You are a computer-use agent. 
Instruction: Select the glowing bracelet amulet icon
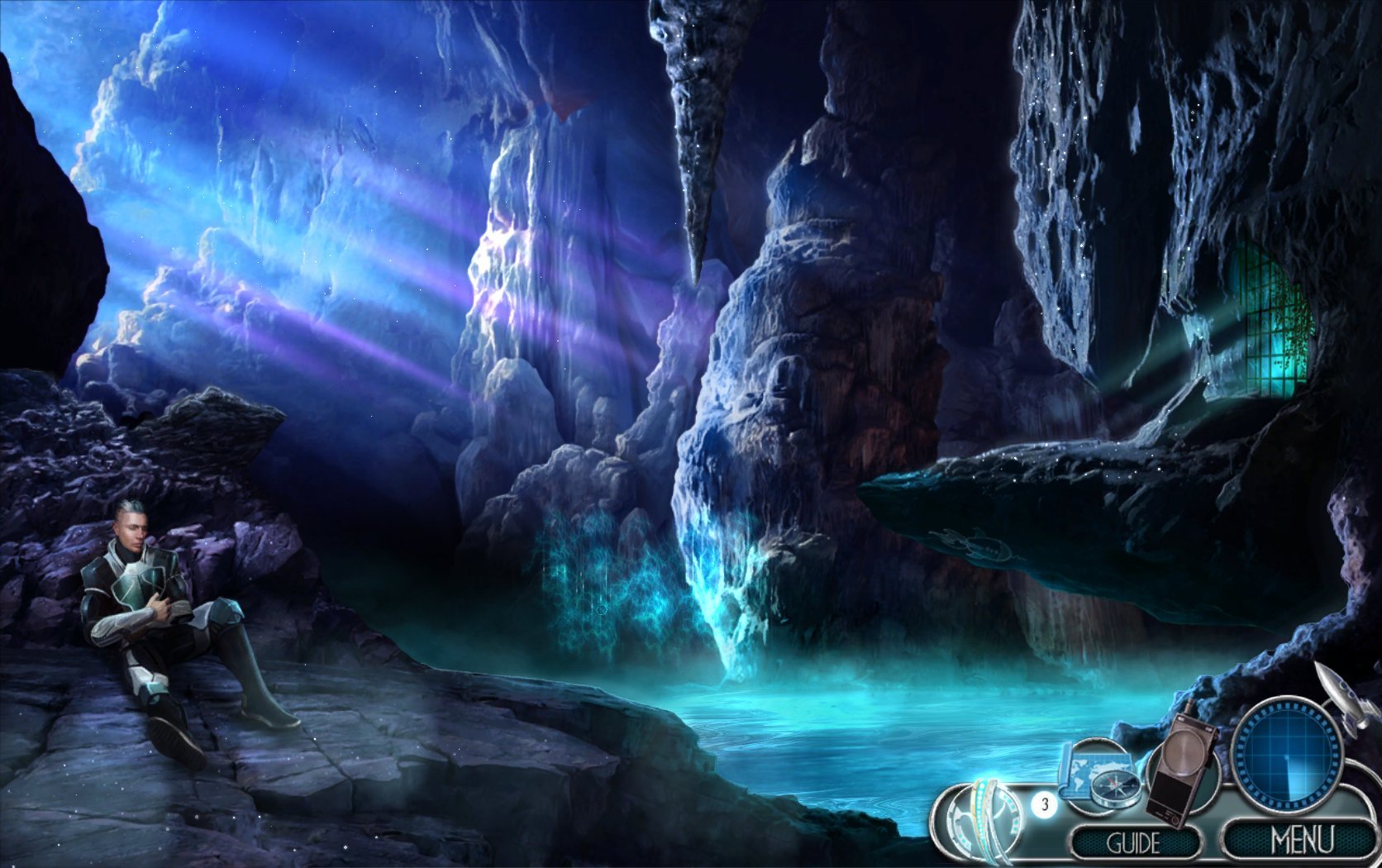(984, 818)
